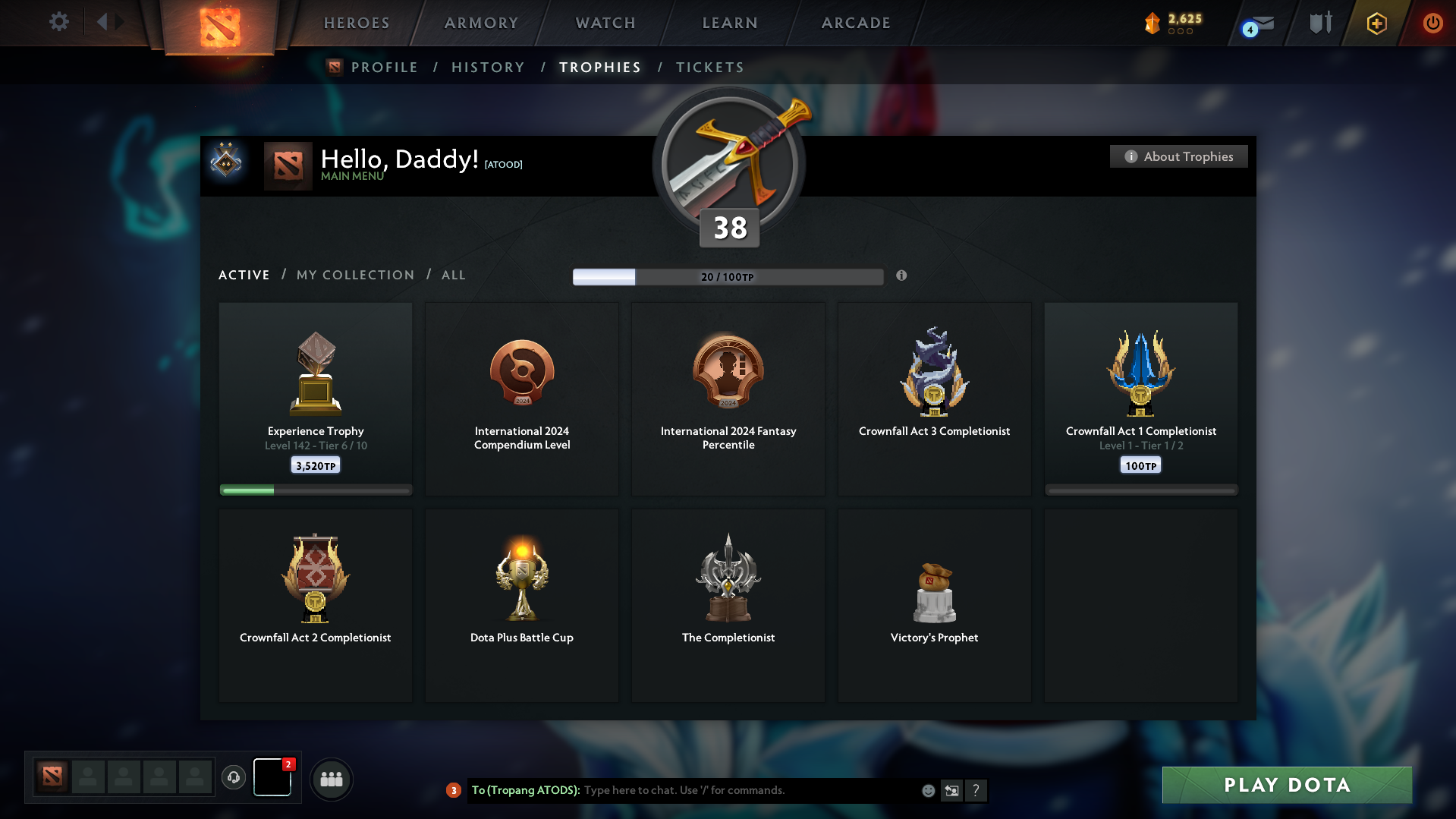Click the 20/100TP trophy progress bar
This screenshot has height=819, width=1456.
(728, 276)
